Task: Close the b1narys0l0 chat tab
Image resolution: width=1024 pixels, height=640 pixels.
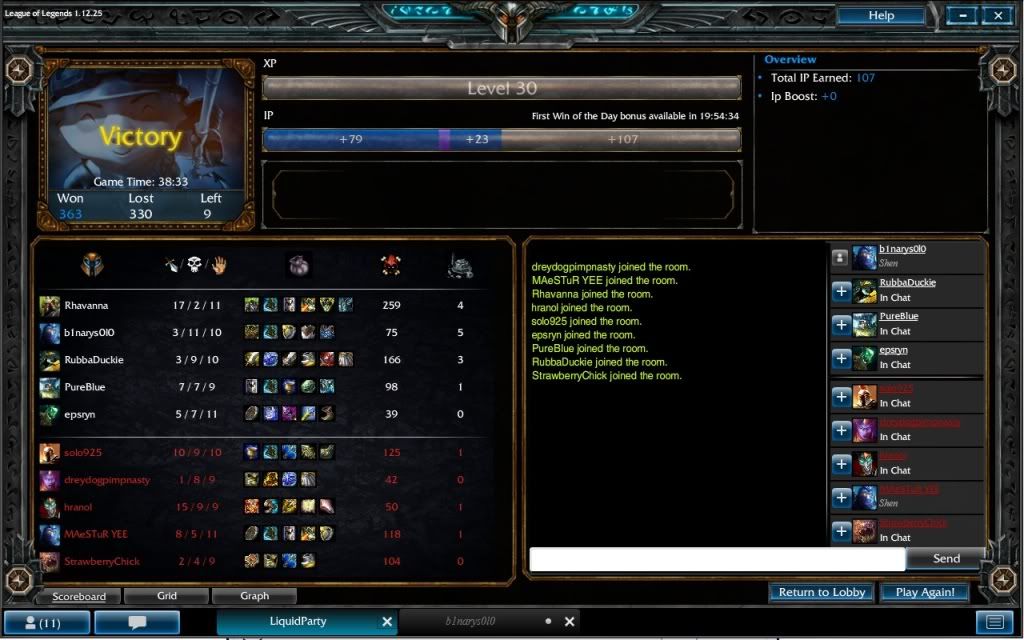Action: click(x=571, y=622)
